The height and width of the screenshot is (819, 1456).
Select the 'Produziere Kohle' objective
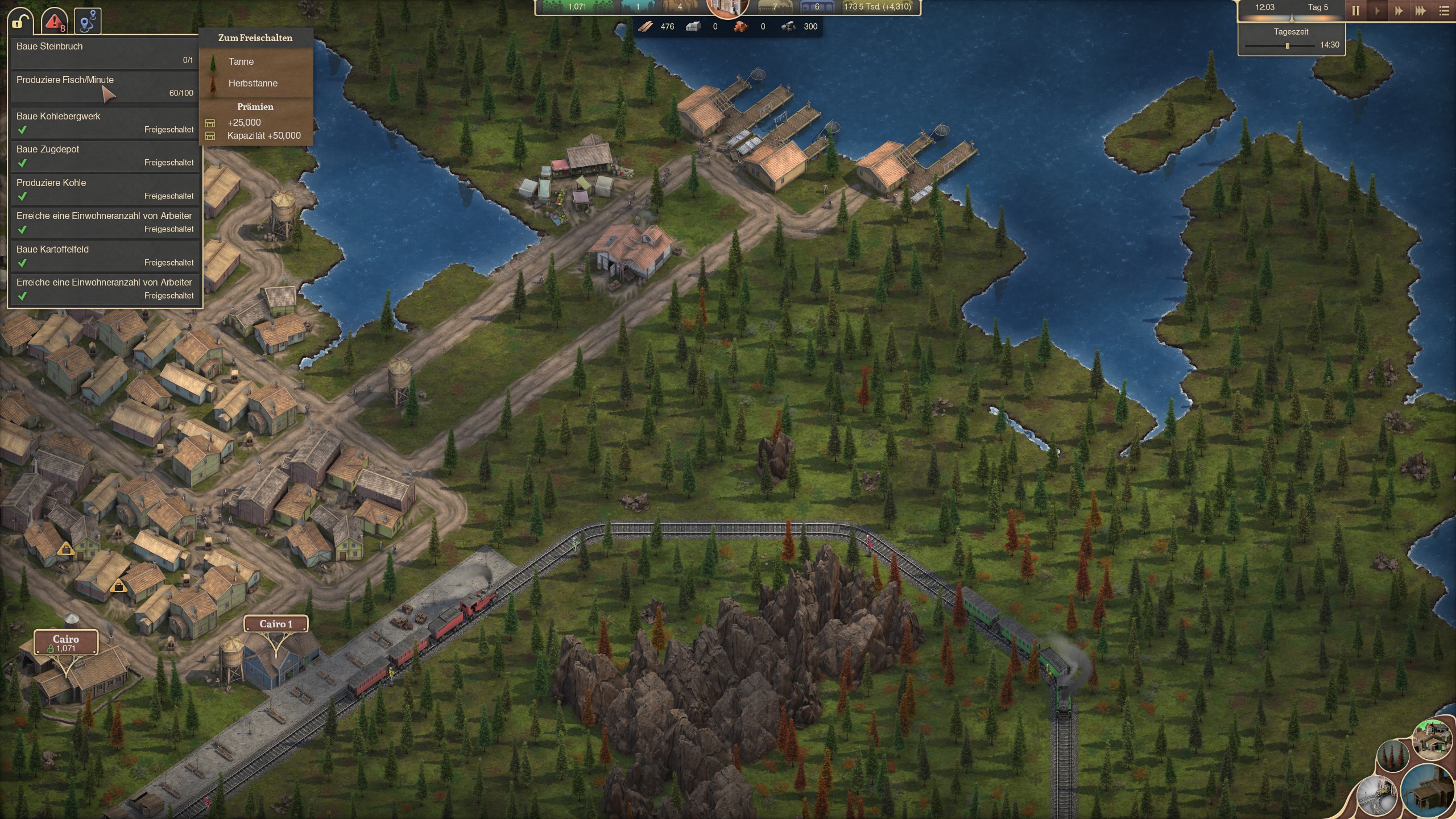[105, 189]
